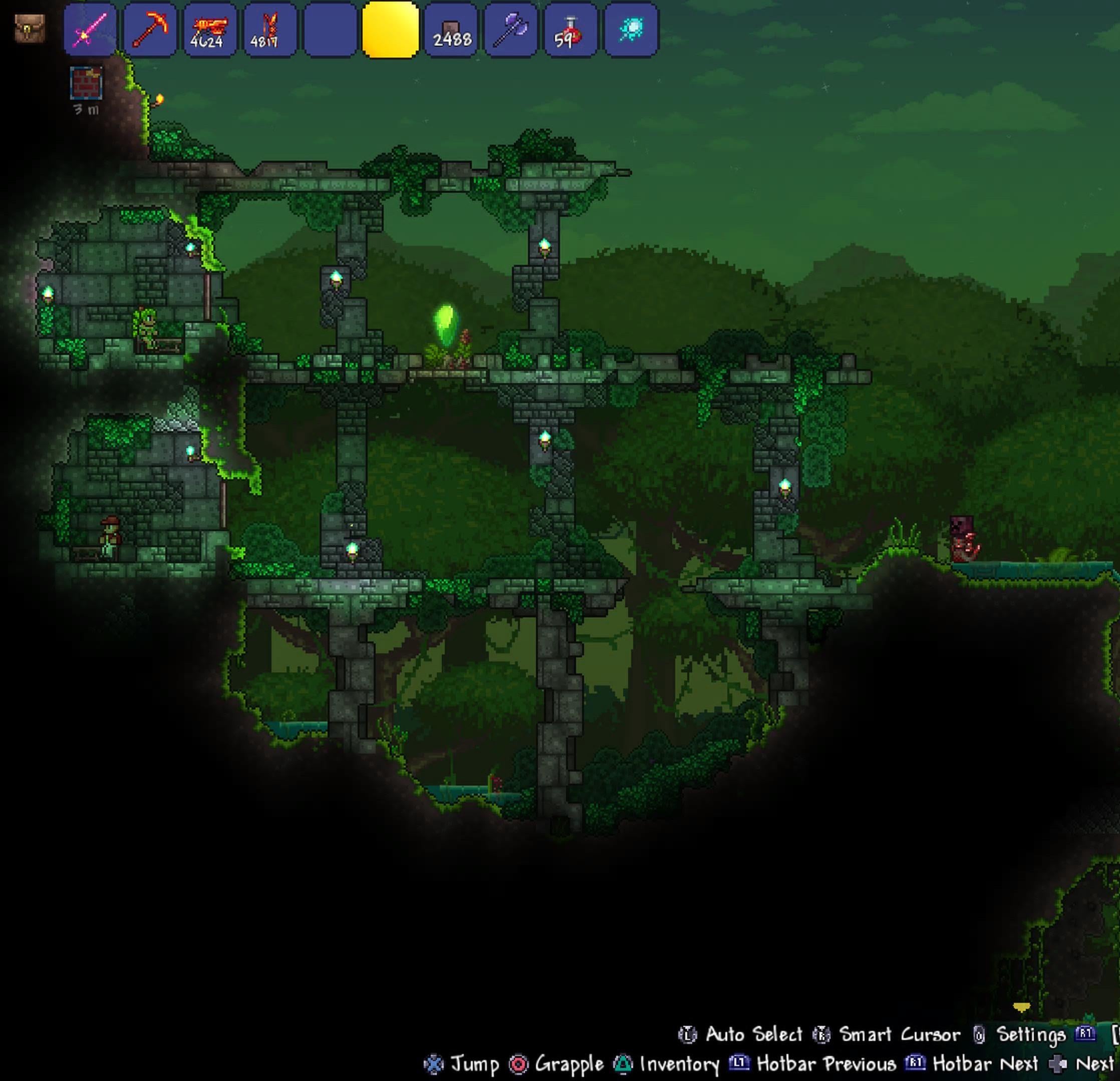Click the red brick buff icon
This screenshot has height=1081, width=1120.
(x=86, y=84)
